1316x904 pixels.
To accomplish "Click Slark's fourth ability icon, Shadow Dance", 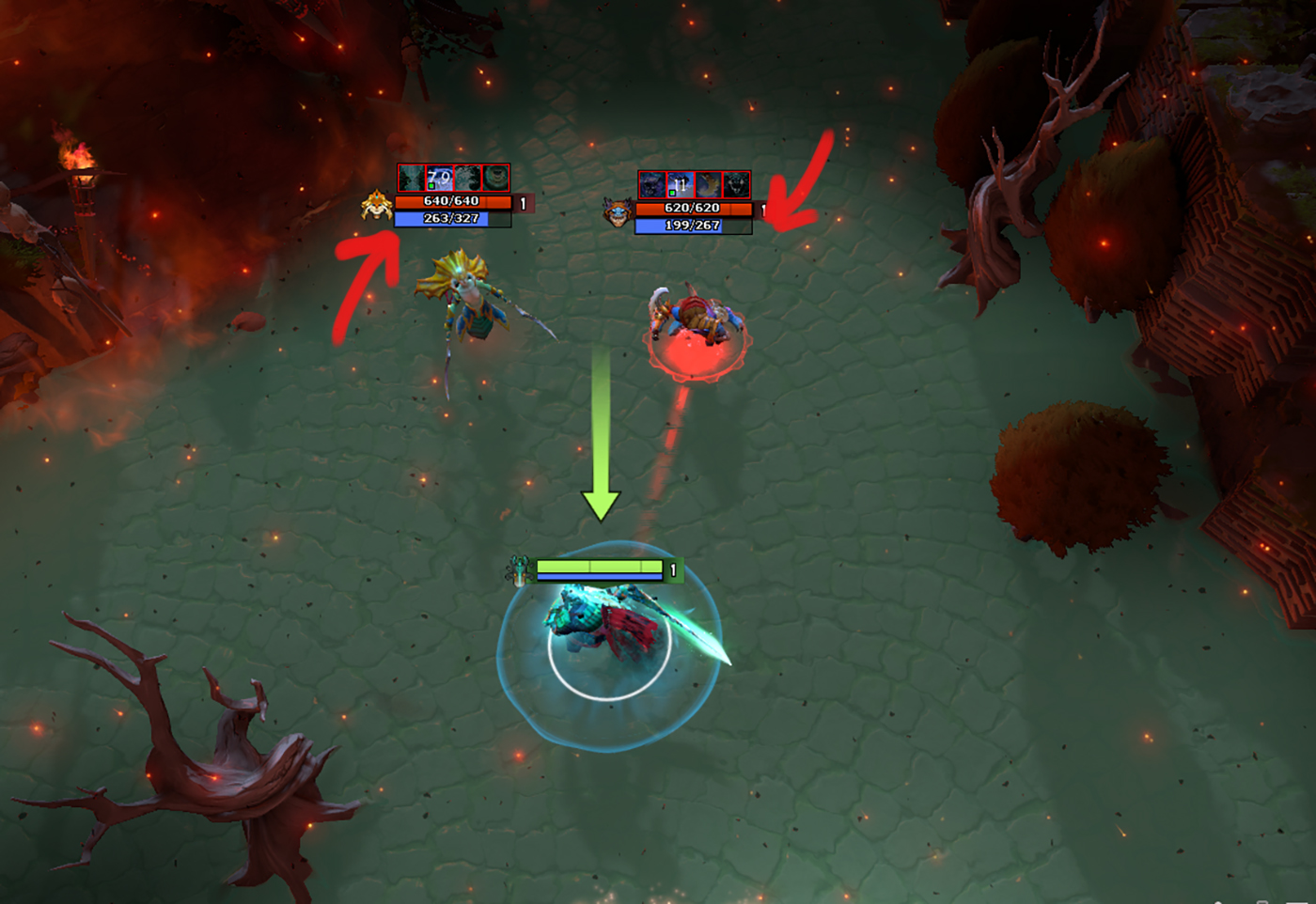I will coord(736,184).
